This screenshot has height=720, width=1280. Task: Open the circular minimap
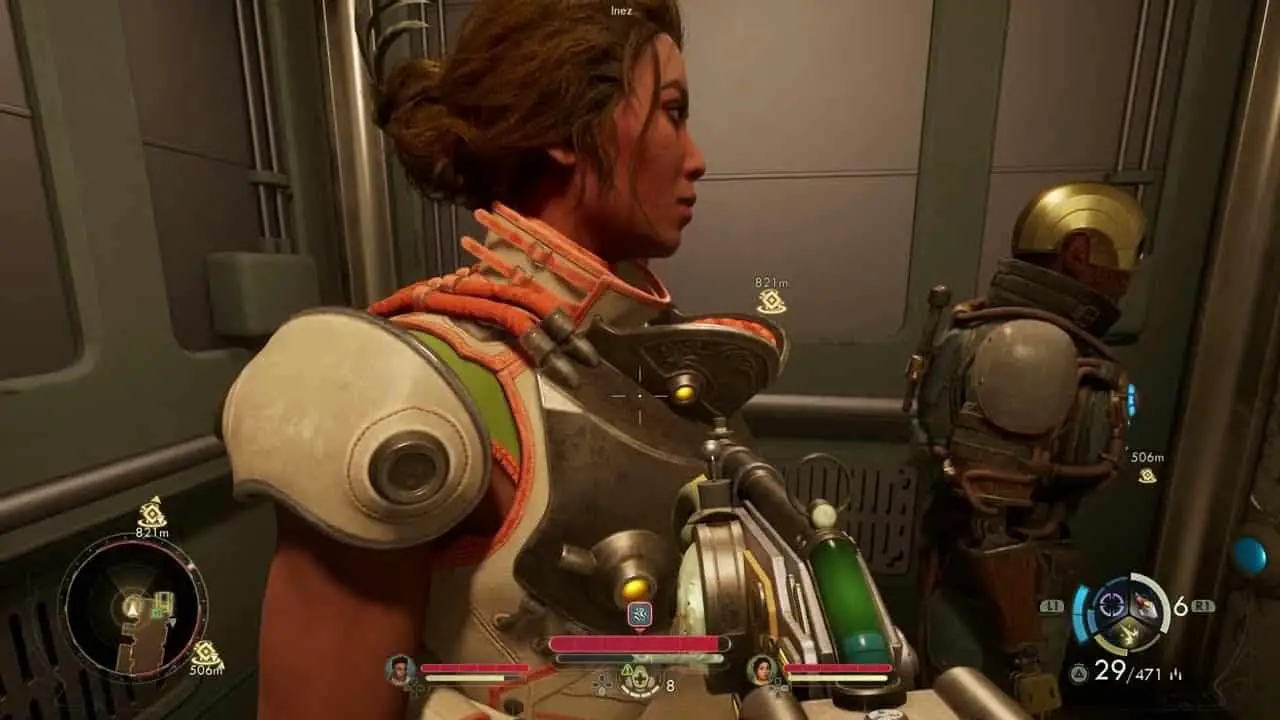(x=132, y=605)
